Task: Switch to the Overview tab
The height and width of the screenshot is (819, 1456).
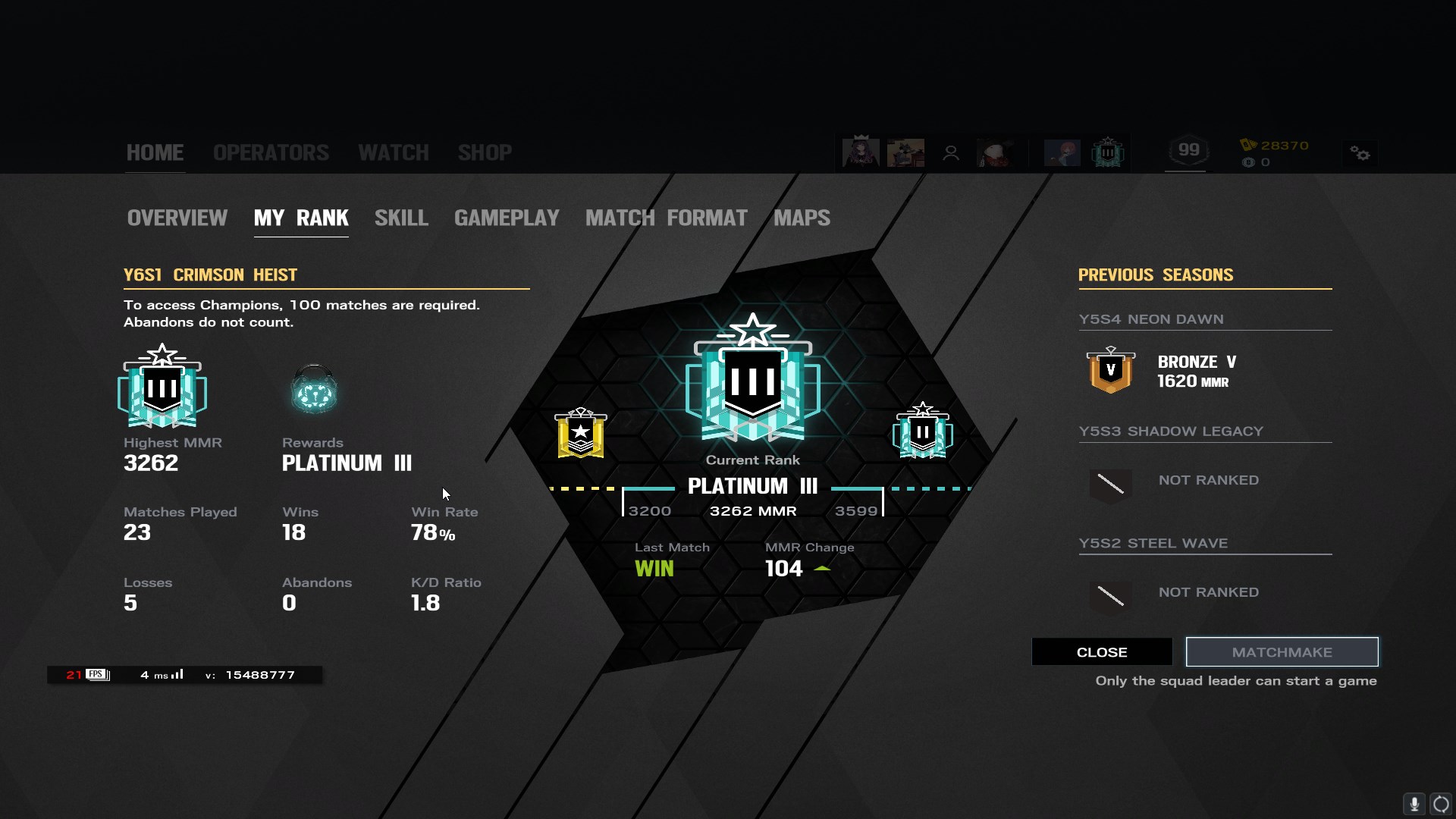Action: tap(177, 218)
